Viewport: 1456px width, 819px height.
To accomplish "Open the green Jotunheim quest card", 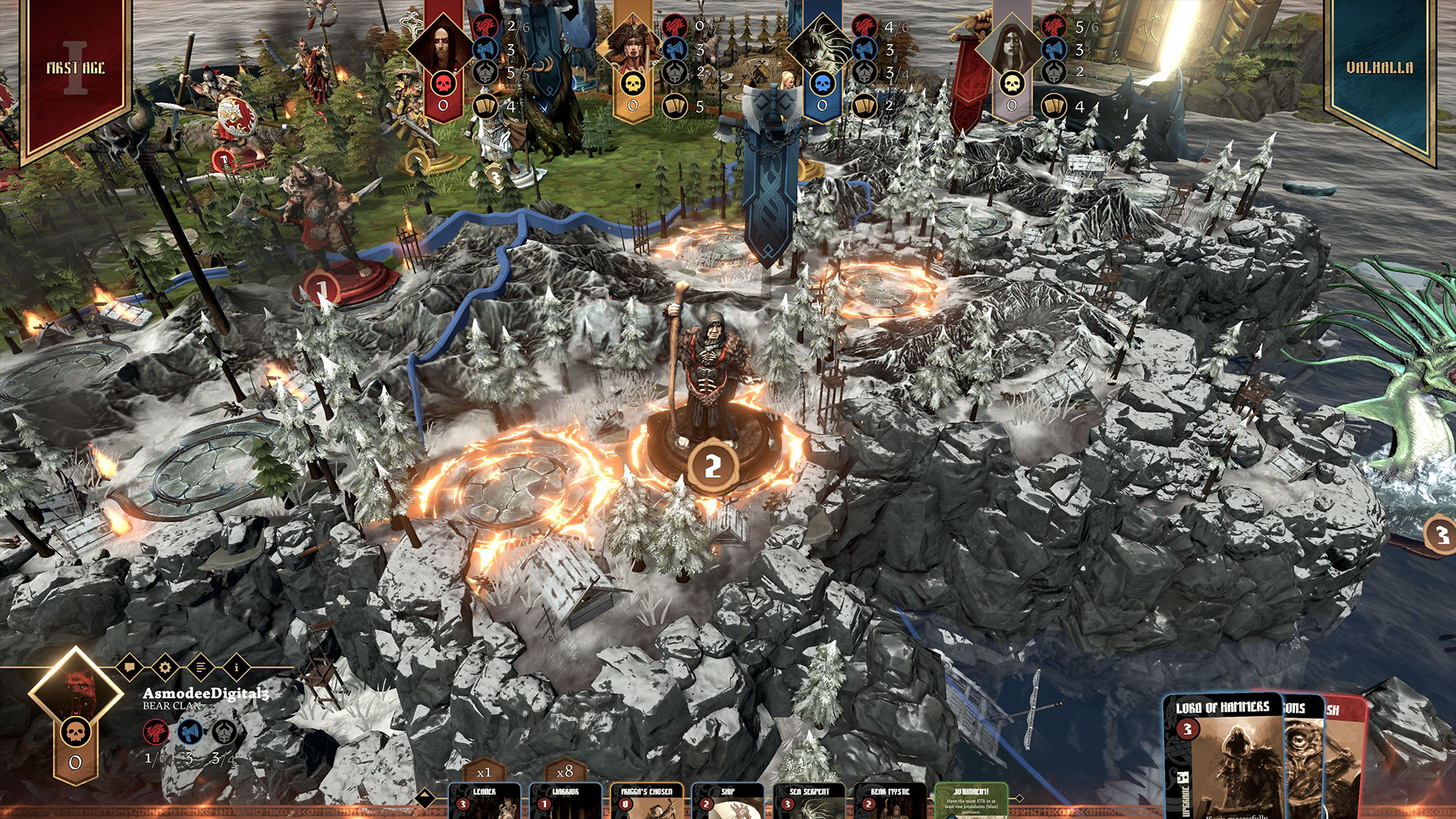I will [971, 801].
